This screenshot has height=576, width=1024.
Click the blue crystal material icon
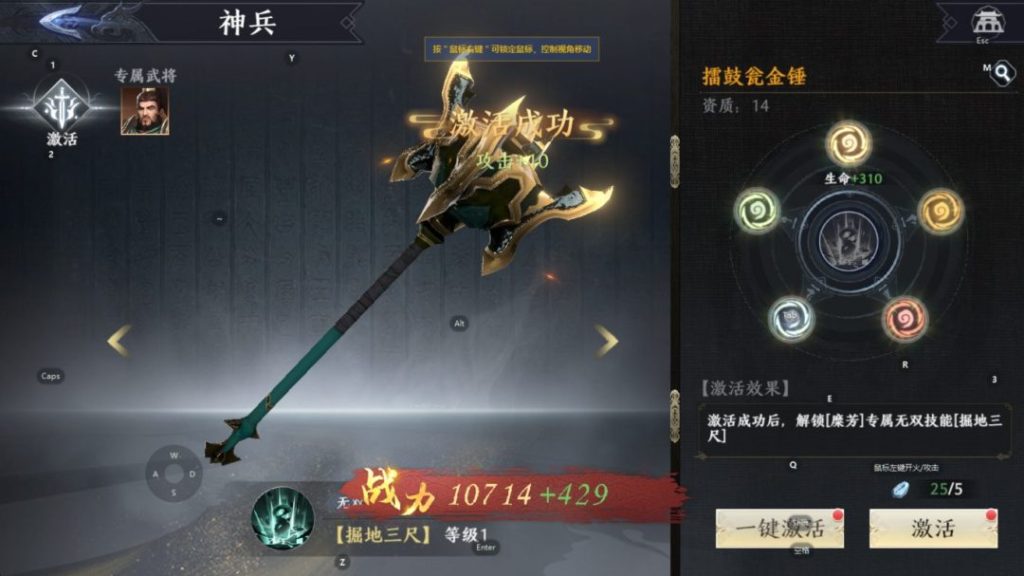(x=902, y=489)
